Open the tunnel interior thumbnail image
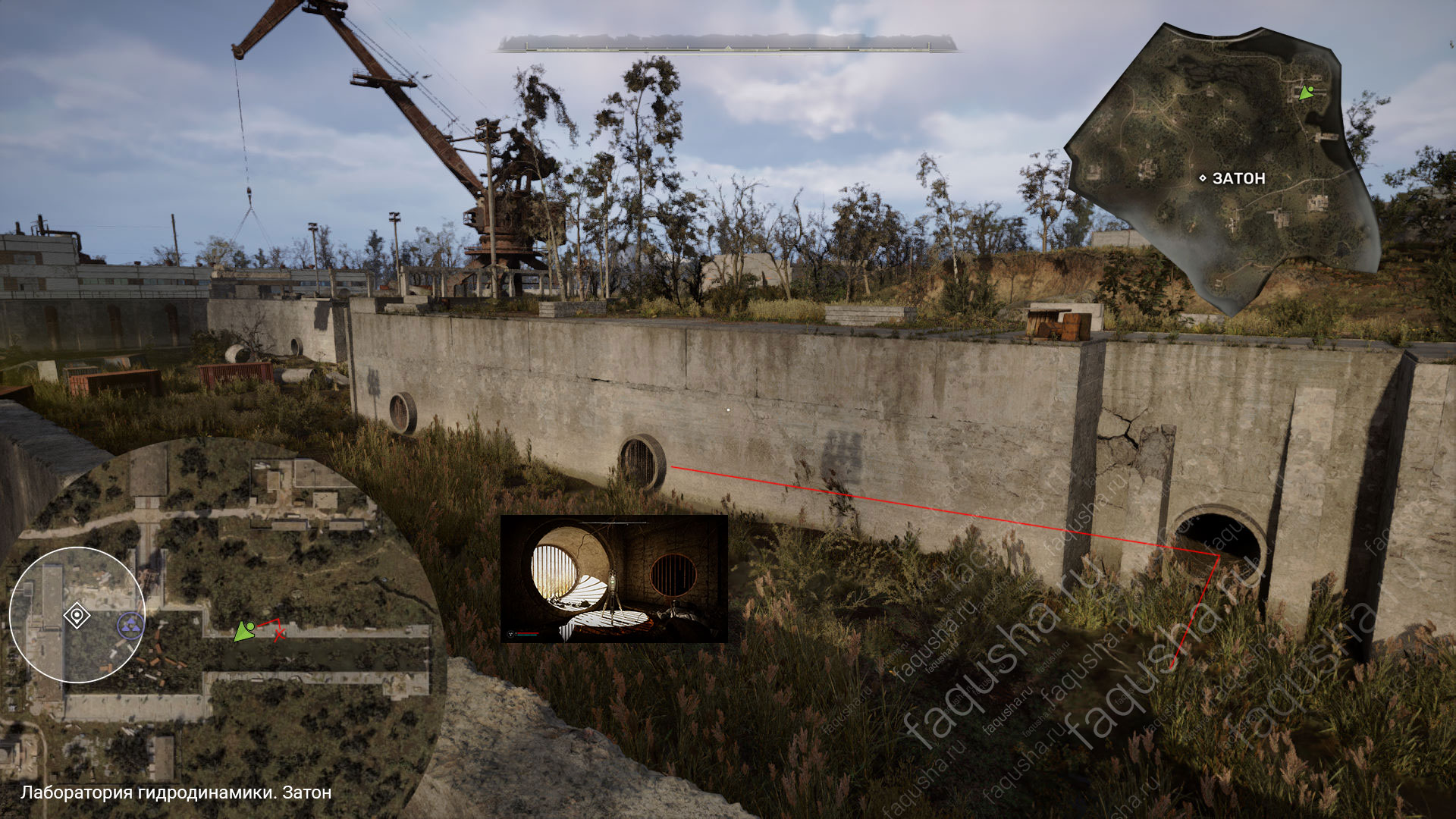The image size is (1456, 819). pos(613,579)
